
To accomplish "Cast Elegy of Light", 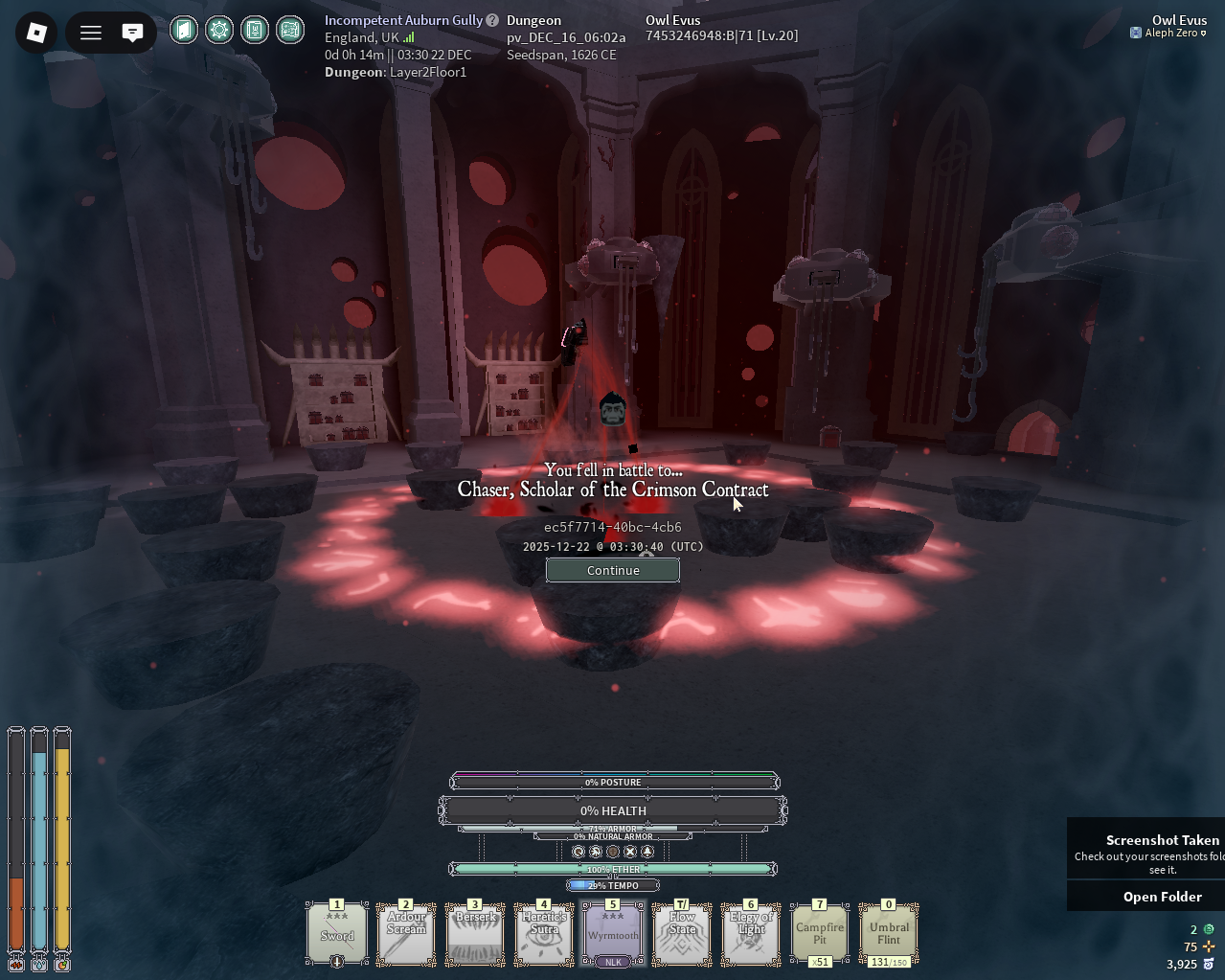I will (751, 933).
